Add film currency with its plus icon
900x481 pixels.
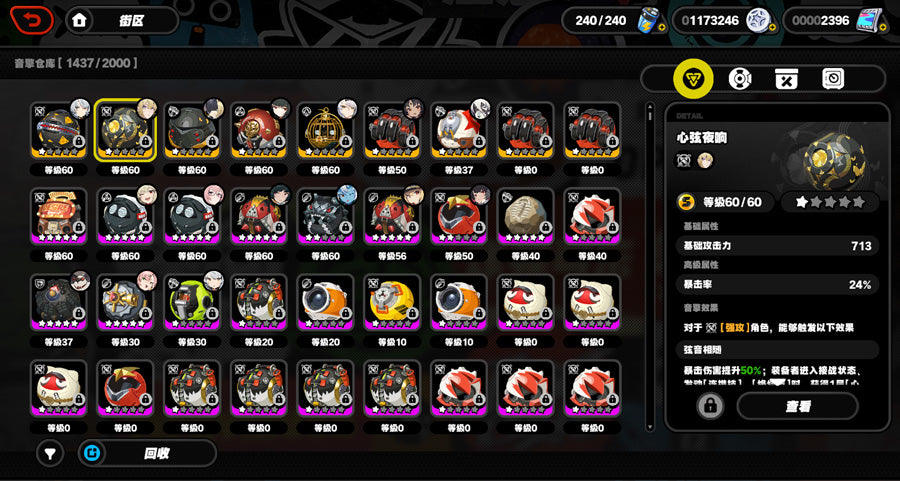(x=884, y=27)
